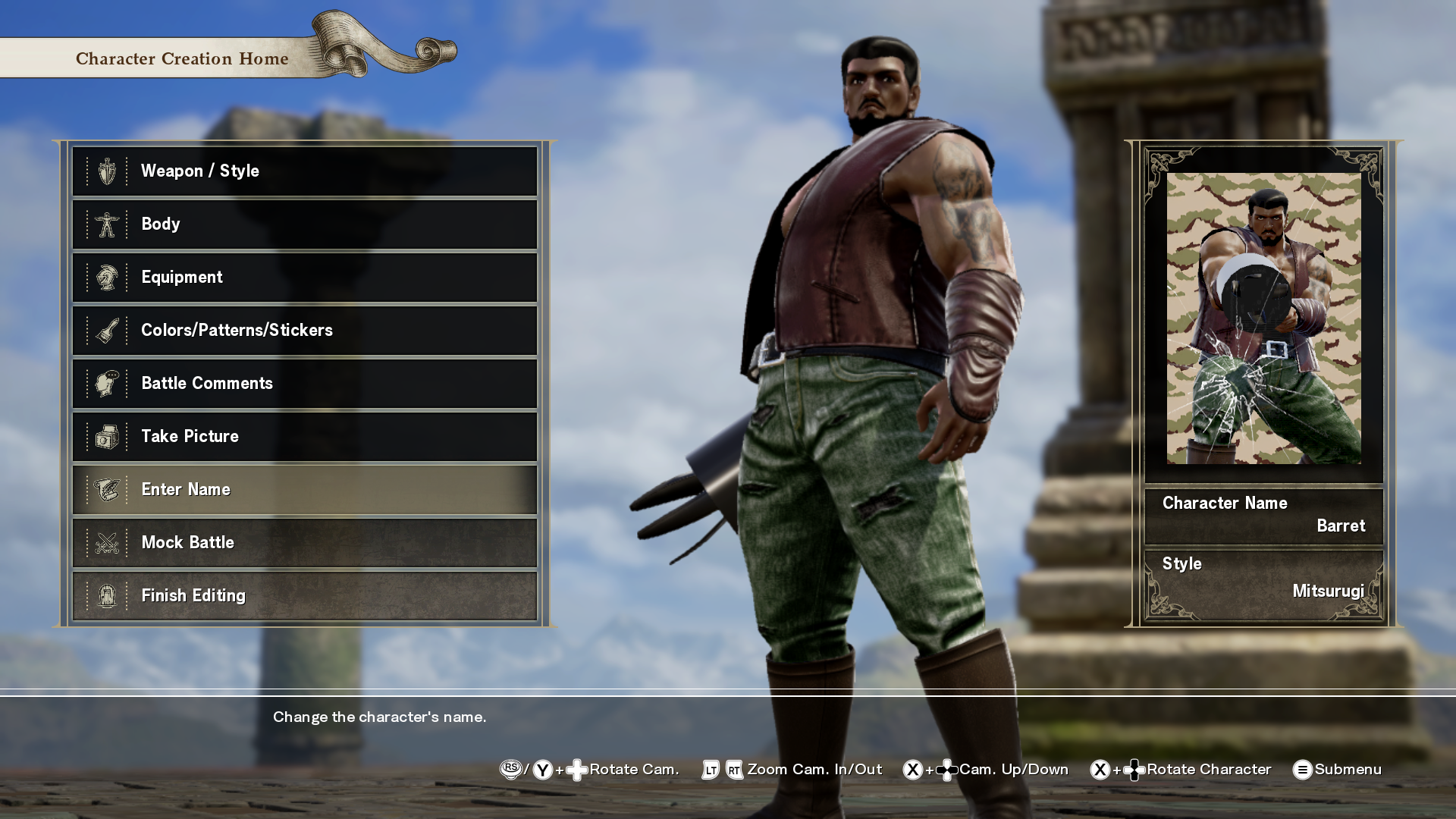Click the Colors/Patterns/Stickers label
Image resolution: width=1456 pixels, height=819 pixels.
(x=237, y=330)
